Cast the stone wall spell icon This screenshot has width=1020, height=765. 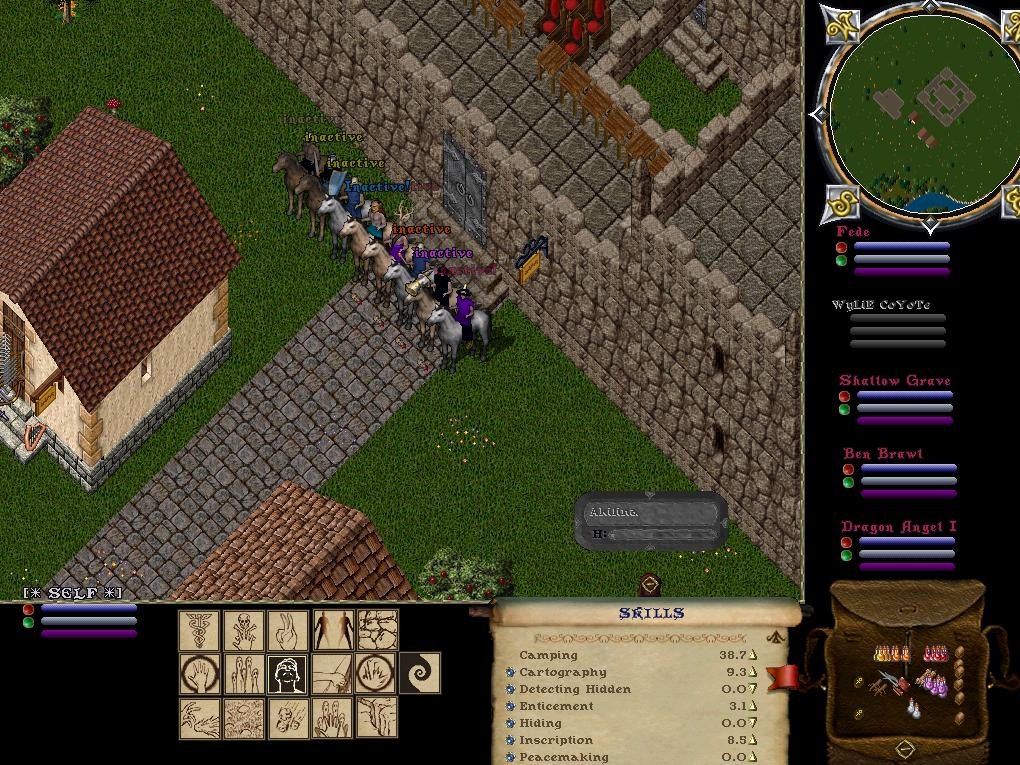click(377, 630)
